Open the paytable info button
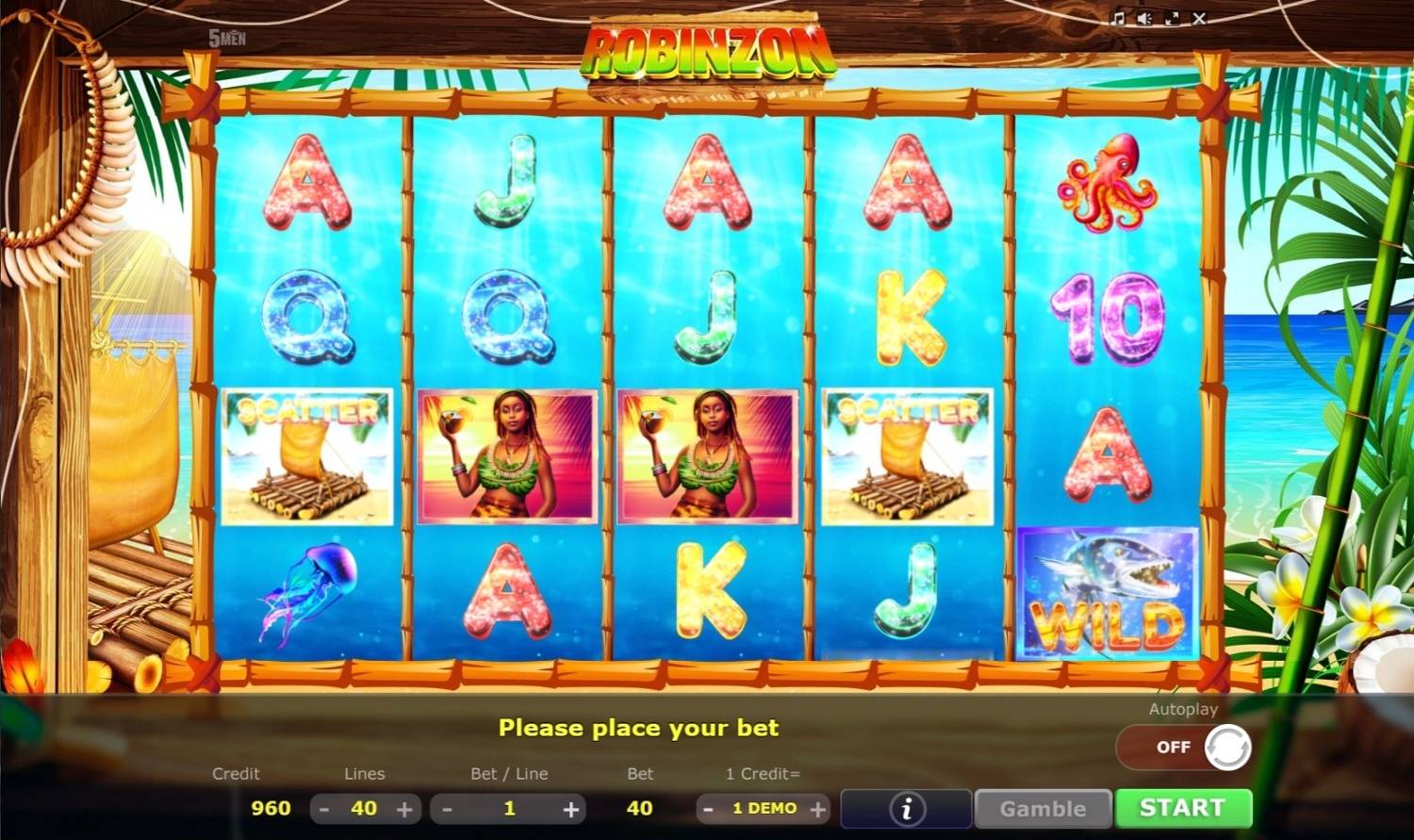Screen dimensions: 1414x840 click(x=907, y=809)
